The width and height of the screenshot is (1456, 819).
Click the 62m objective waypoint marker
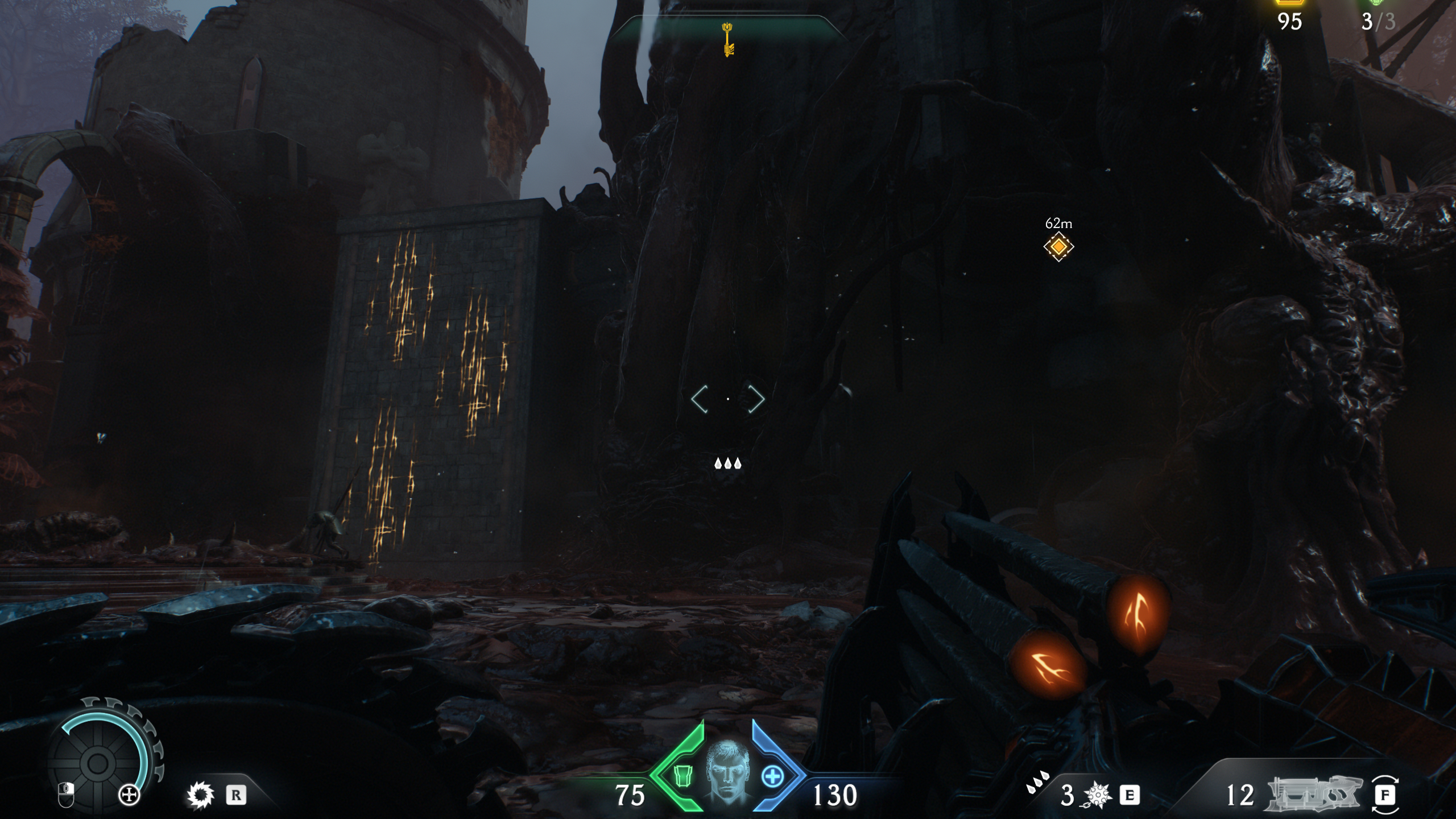click(x=1058, y=247)
